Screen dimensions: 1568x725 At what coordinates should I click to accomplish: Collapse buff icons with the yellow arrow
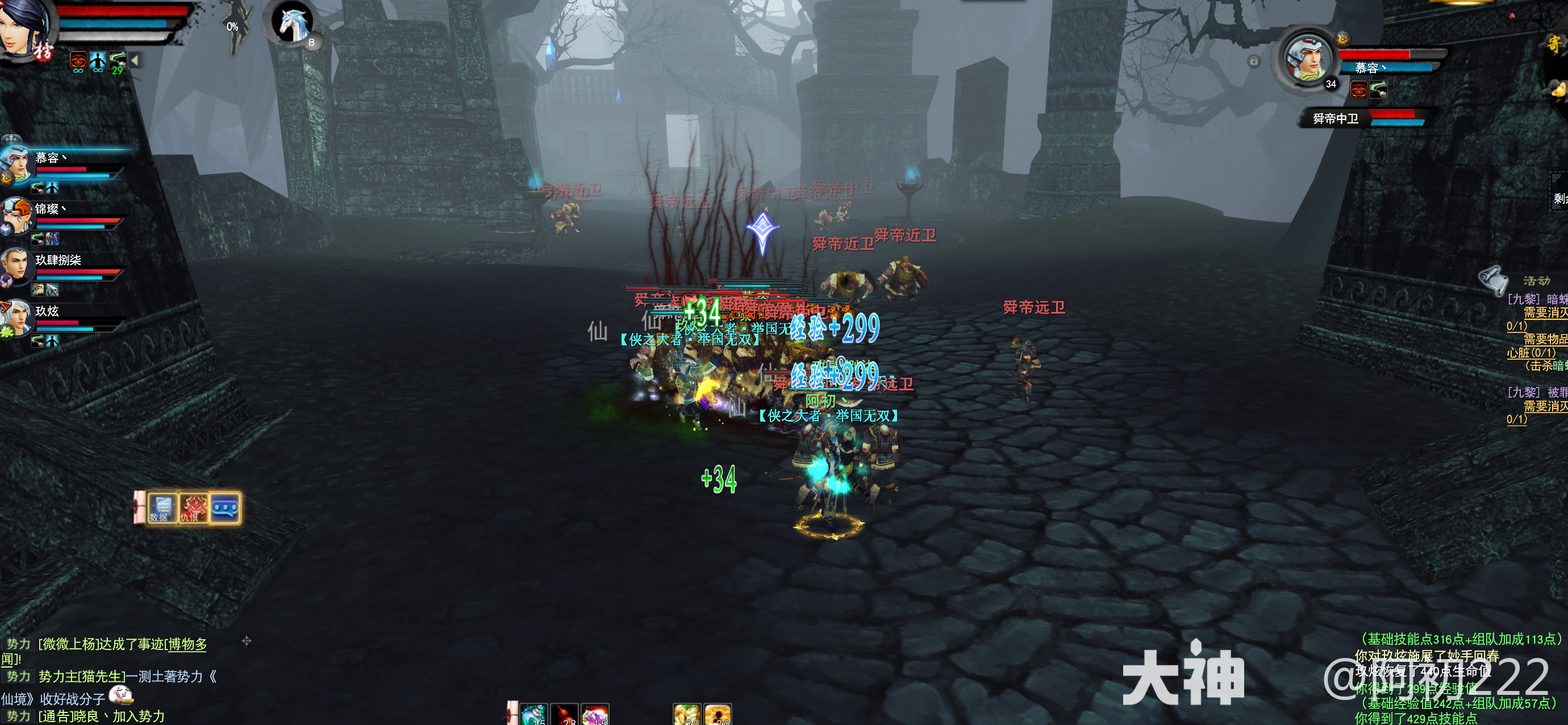pos(135,60)
